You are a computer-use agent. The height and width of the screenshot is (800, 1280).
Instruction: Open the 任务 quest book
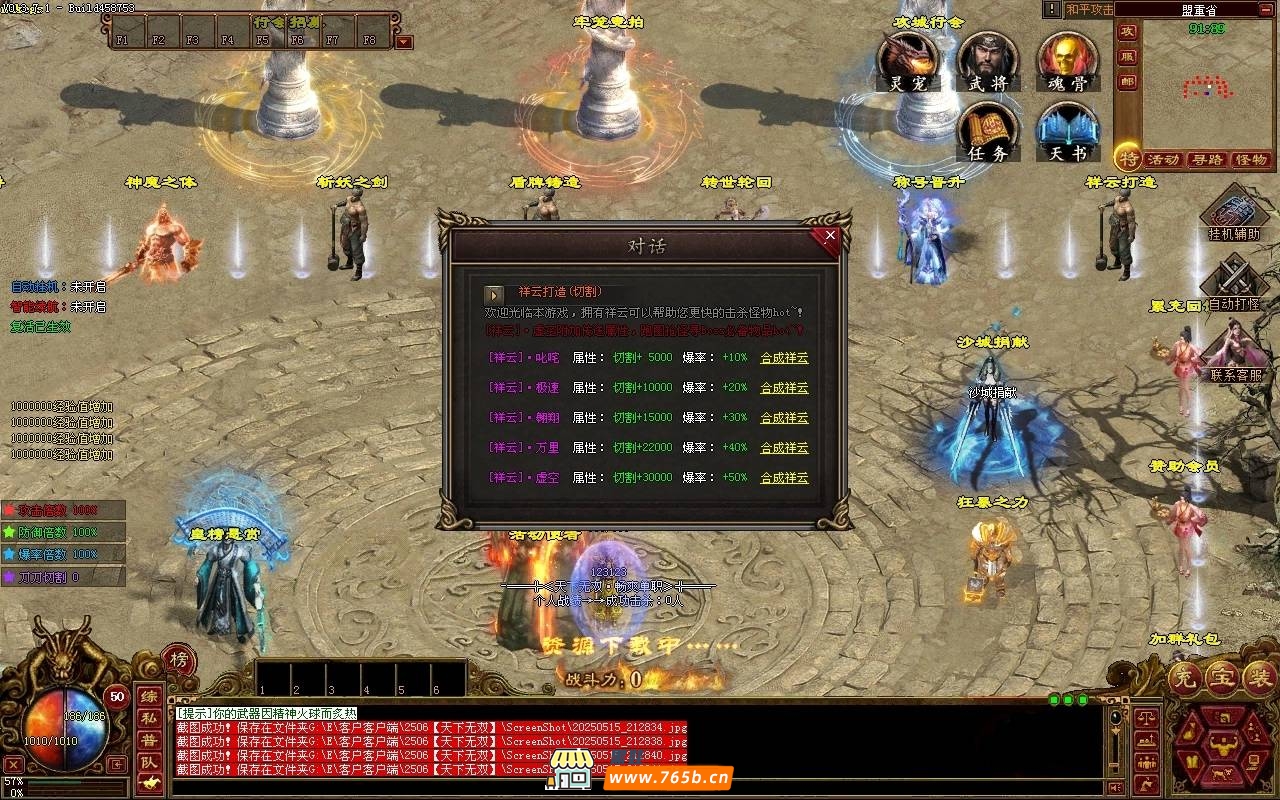pyautogui.click(x=989, y=132)
